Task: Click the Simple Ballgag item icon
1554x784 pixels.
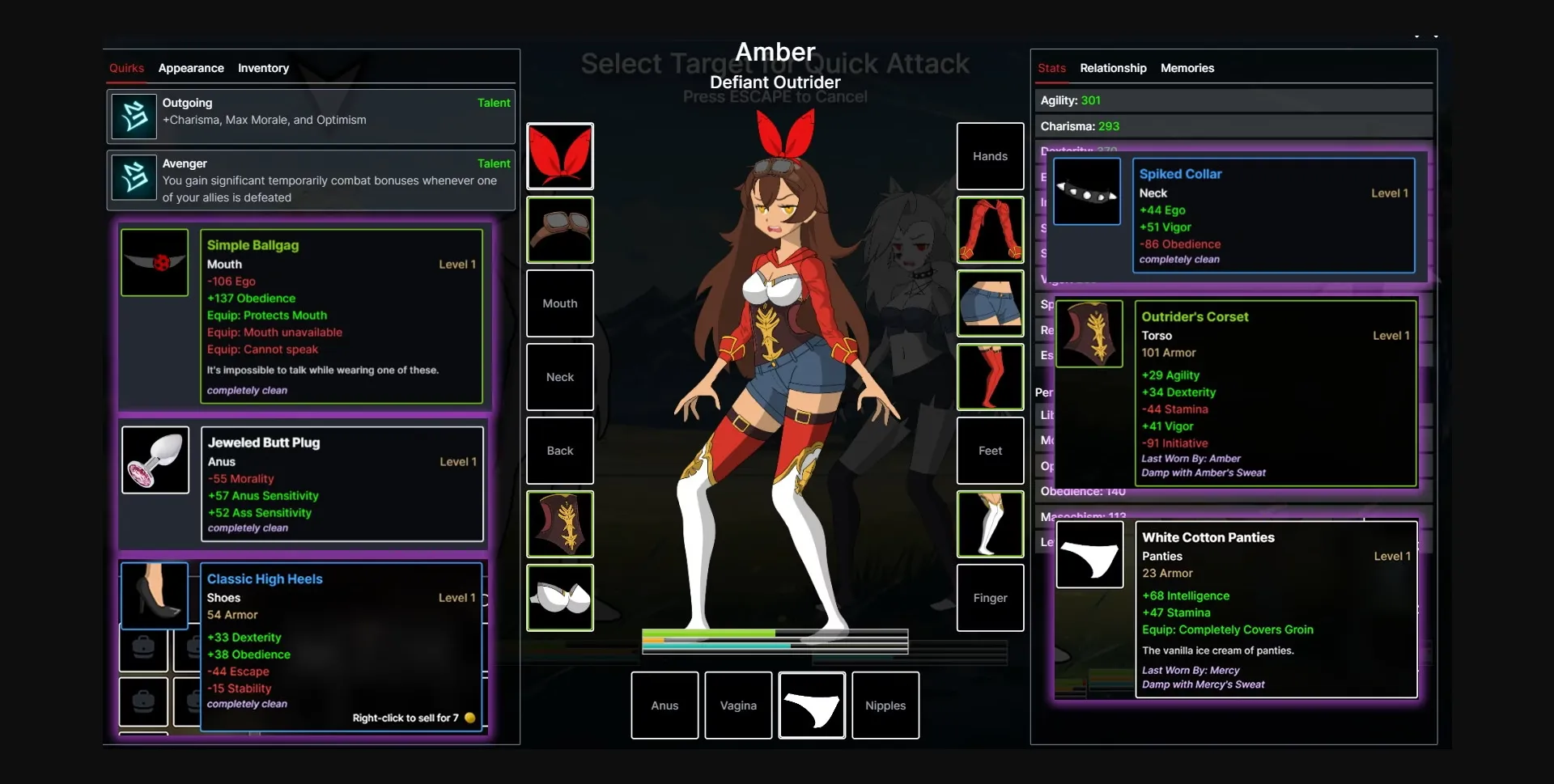Action: pyautogui.click(x=154, y=262)
